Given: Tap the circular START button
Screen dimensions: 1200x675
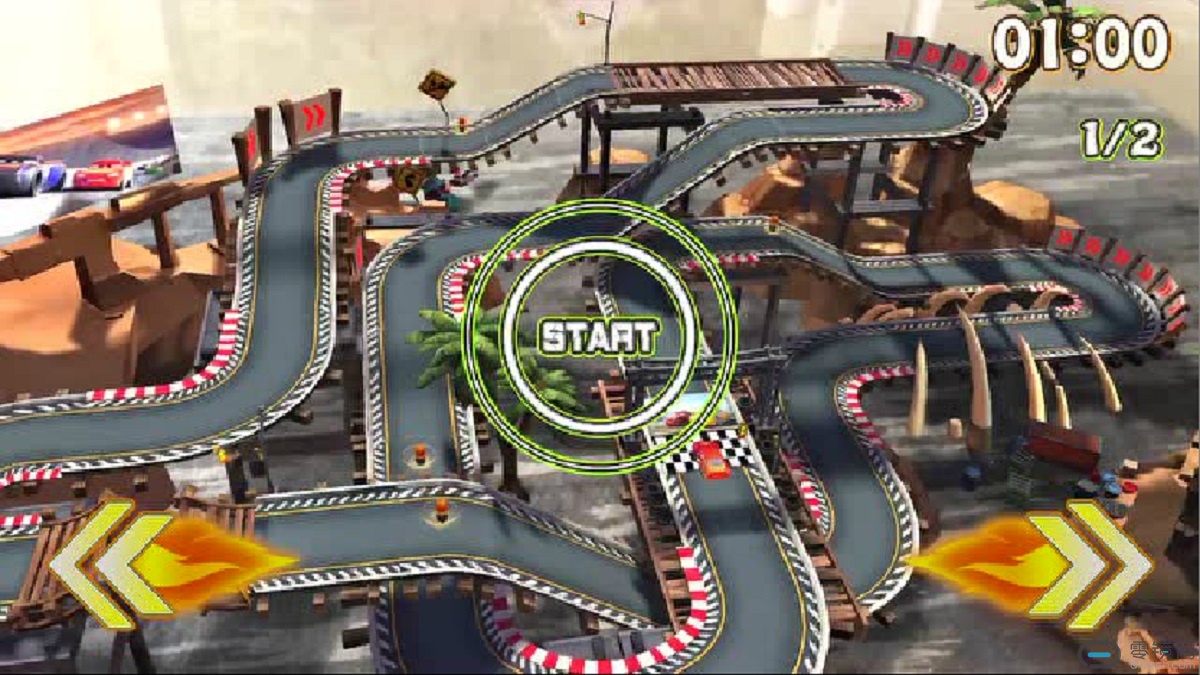Looking at the screenshot, I should point(599,336).
